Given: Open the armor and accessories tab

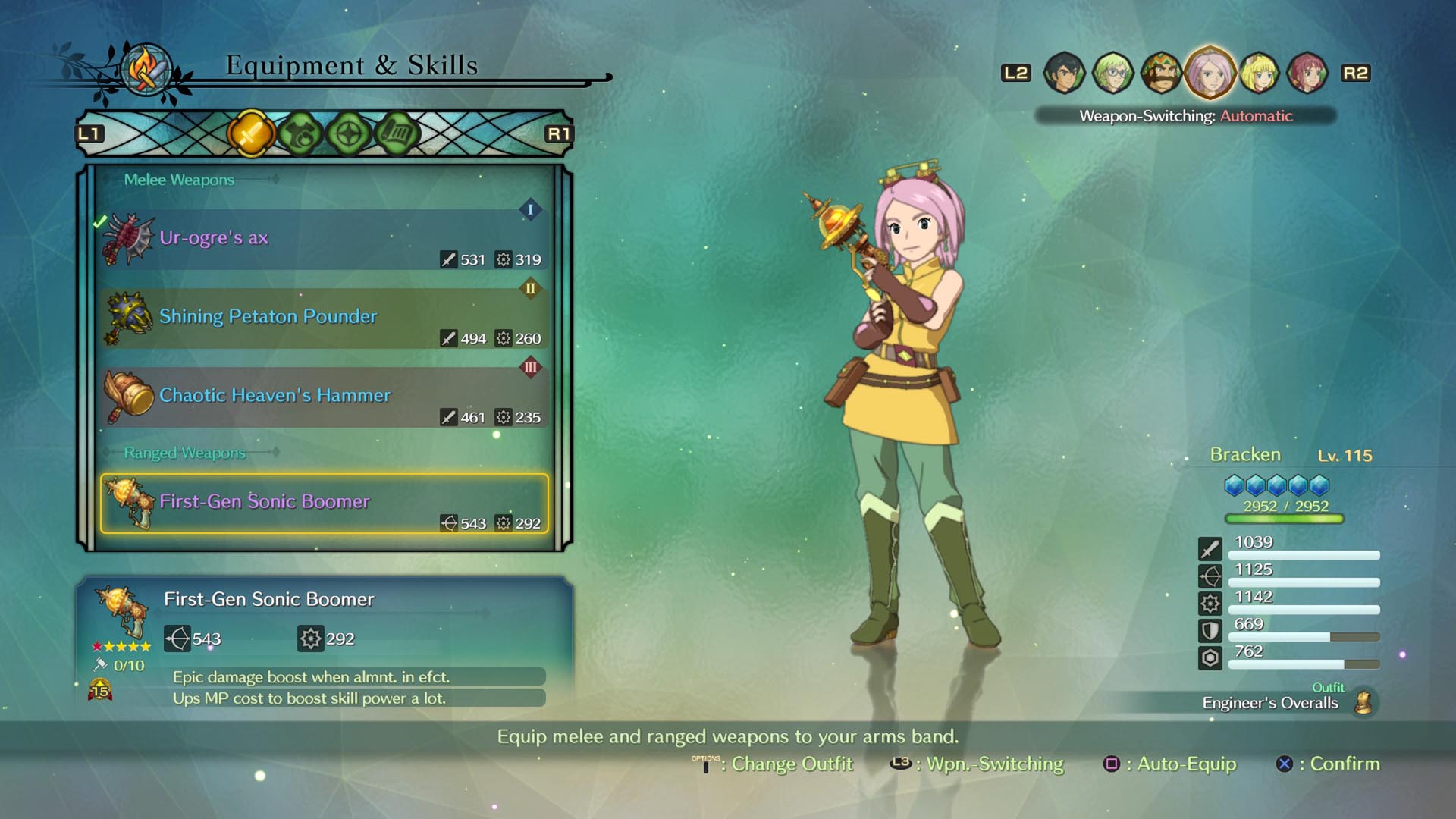Looking at the screenshot, I should tap(300, 134).
